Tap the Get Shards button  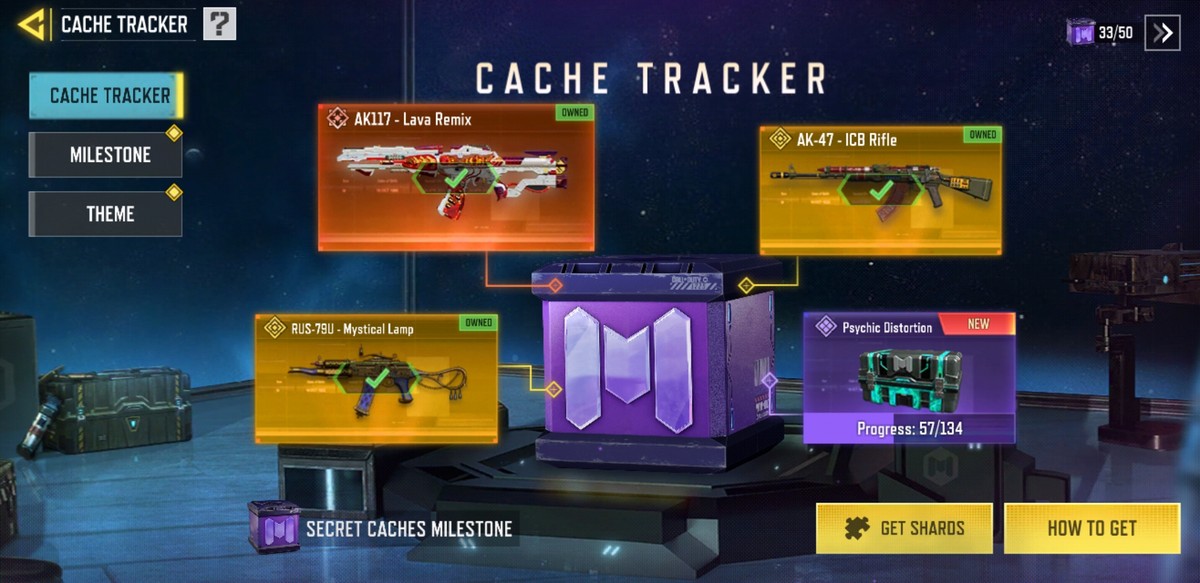click(x=904, y=528)
